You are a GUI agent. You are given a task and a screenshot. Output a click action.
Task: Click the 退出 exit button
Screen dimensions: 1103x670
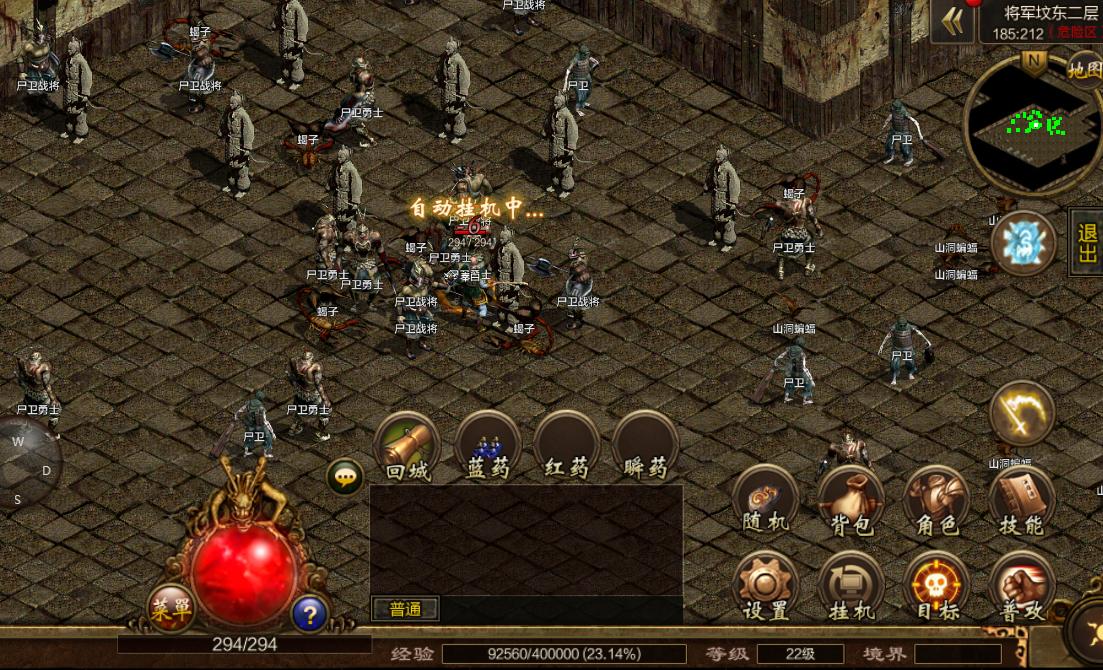(1087, 243)
